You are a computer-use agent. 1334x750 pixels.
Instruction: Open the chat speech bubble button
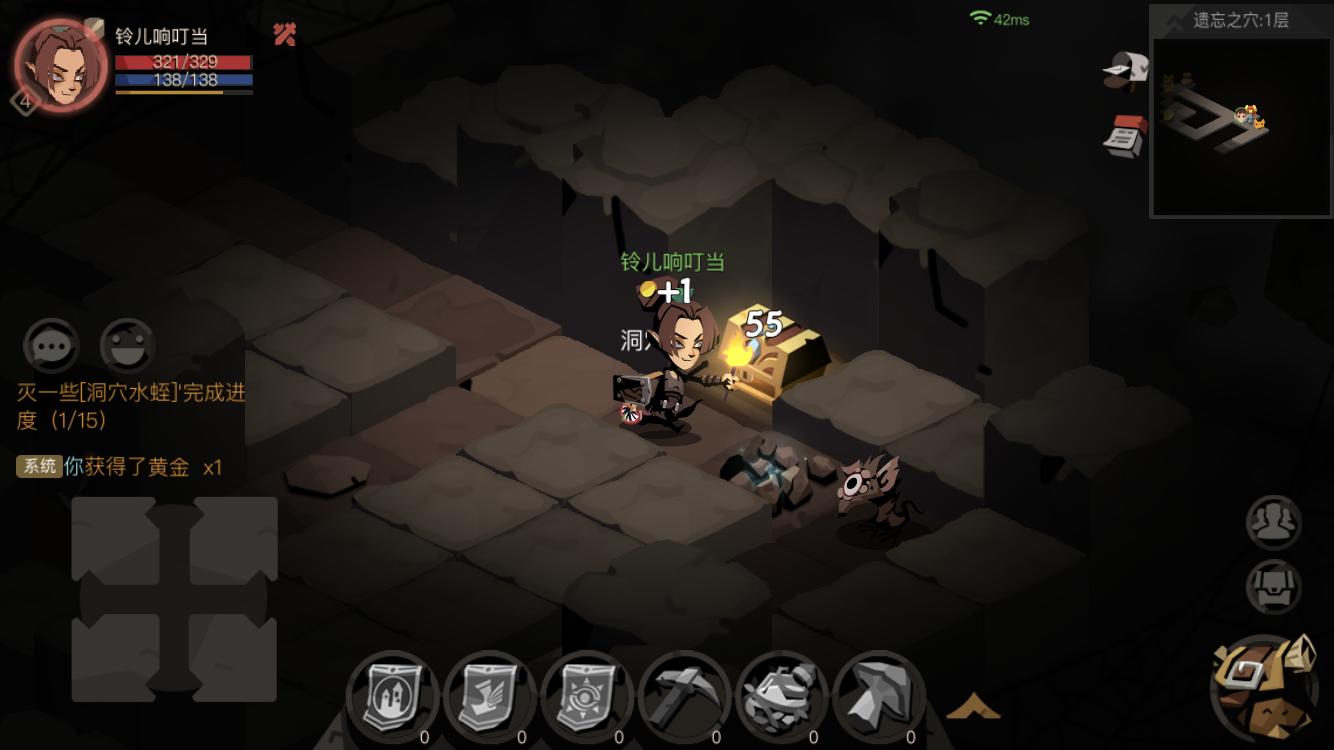point(51,347)
